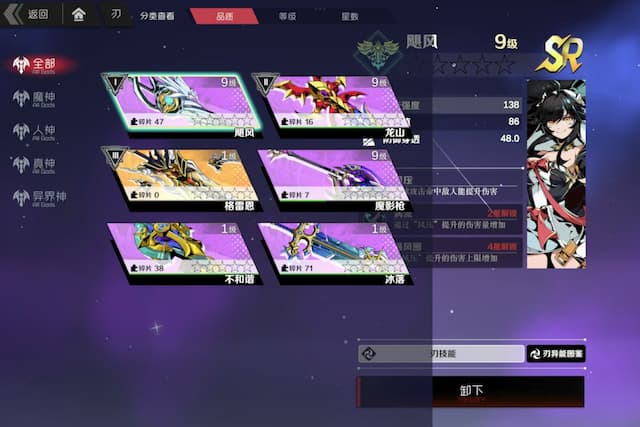Filter list by 真神 category
The image size is (640, 427).
click(x=42, y=165)
